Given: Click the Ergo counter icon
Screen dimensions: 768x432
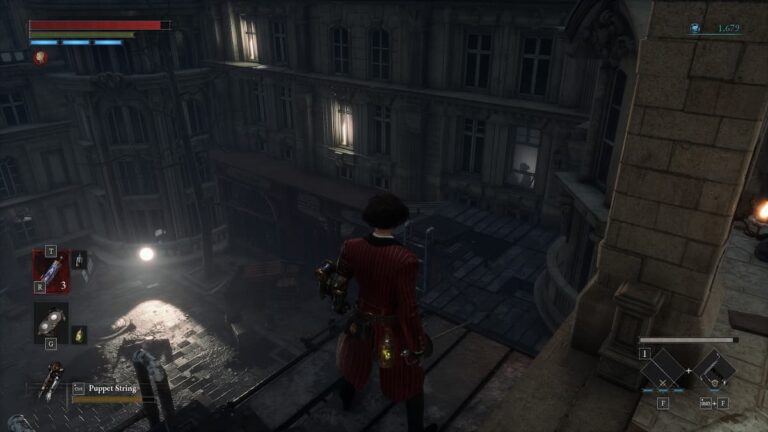Looking at the screenshot, I should click(695, 29).
